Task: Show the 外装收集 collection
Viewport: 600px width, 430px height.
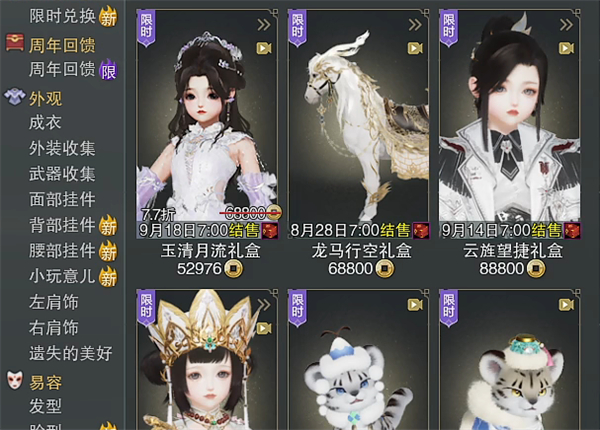Action: (62, 149)
